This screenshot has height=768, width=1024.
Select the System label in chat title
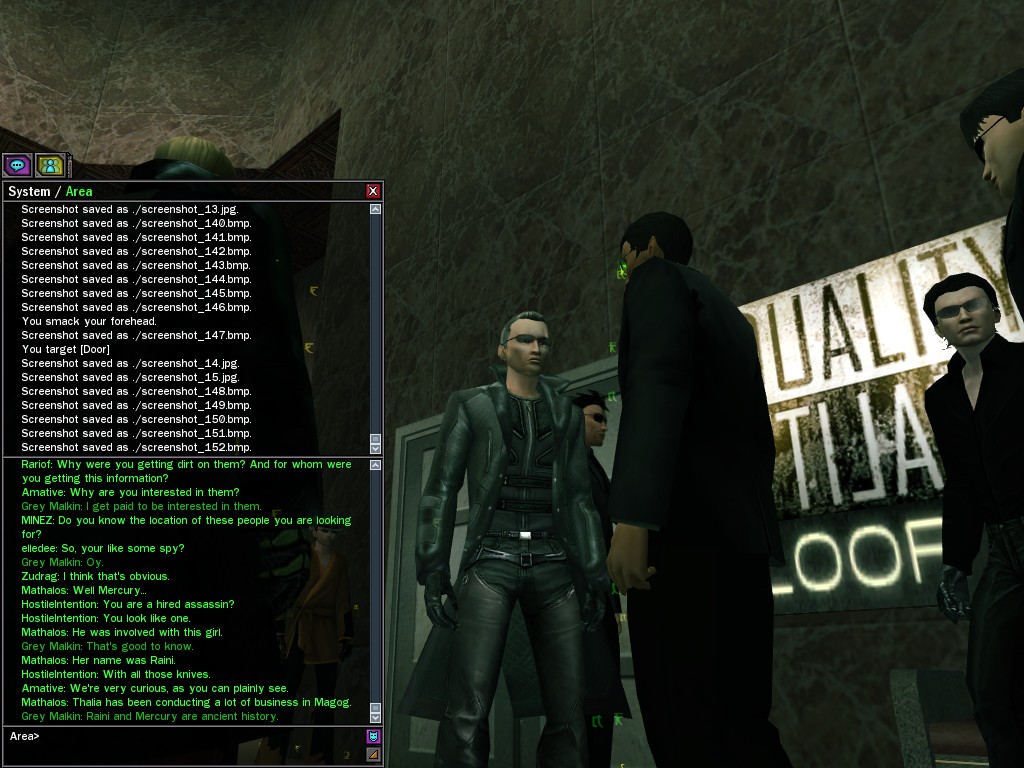coord(29,191)
